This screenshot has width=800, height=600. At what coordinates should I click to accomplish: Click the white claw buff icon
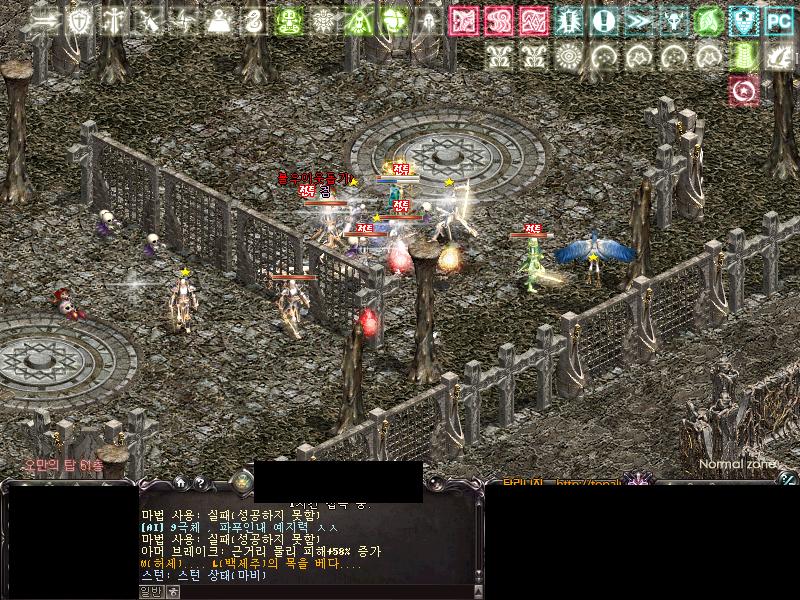(x=777, y=55)
